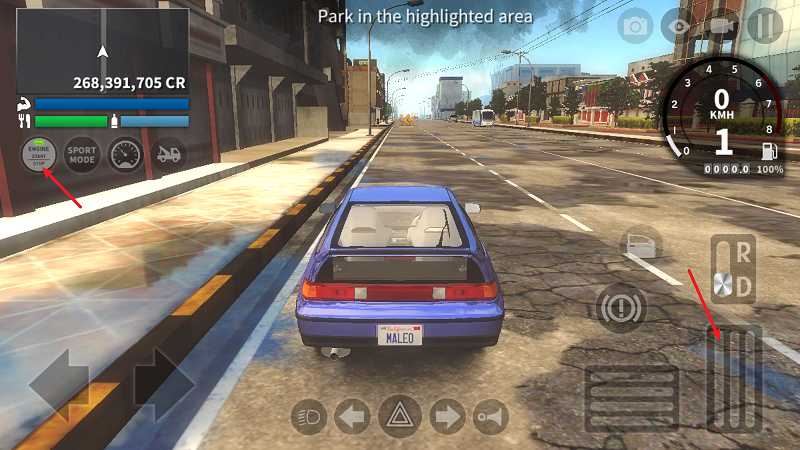The height and width of the screenshot is (450, 800).
Task: Activate the left turn signal
Action: (x=352, y=416)
